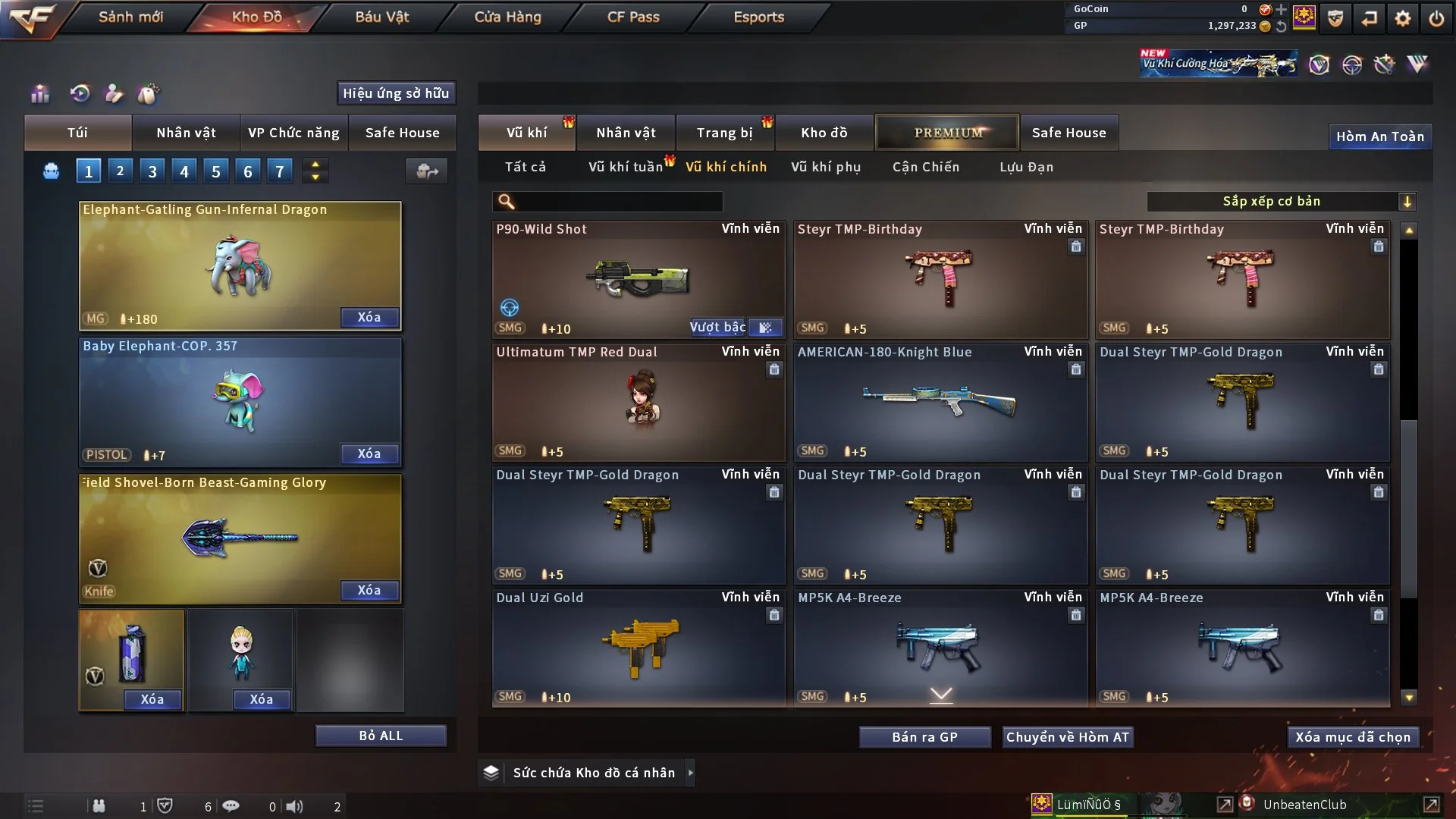Choose the AMERICAN-180-Knight Blue weapon

pyautogui.click(x=940, y=402)
